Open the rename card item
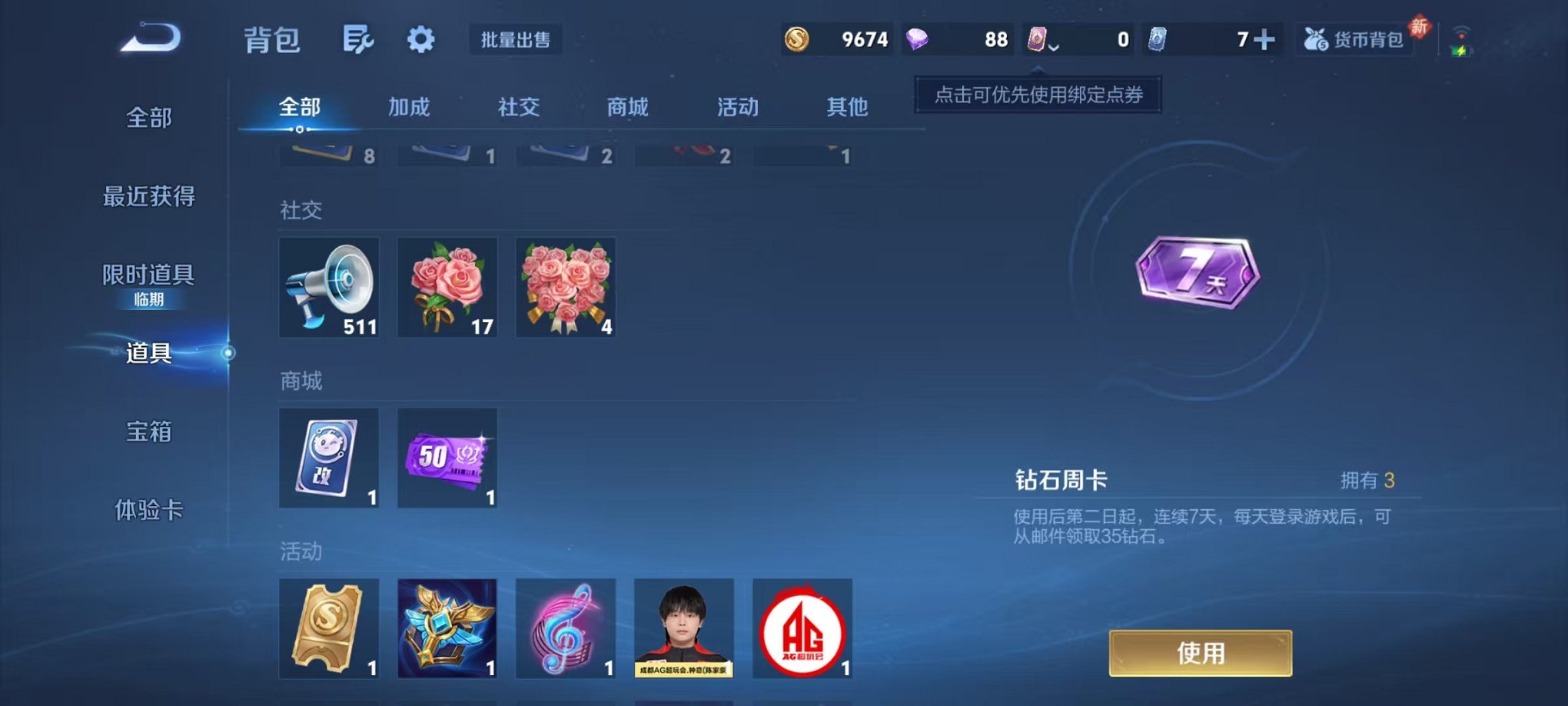 coord(329,458)
